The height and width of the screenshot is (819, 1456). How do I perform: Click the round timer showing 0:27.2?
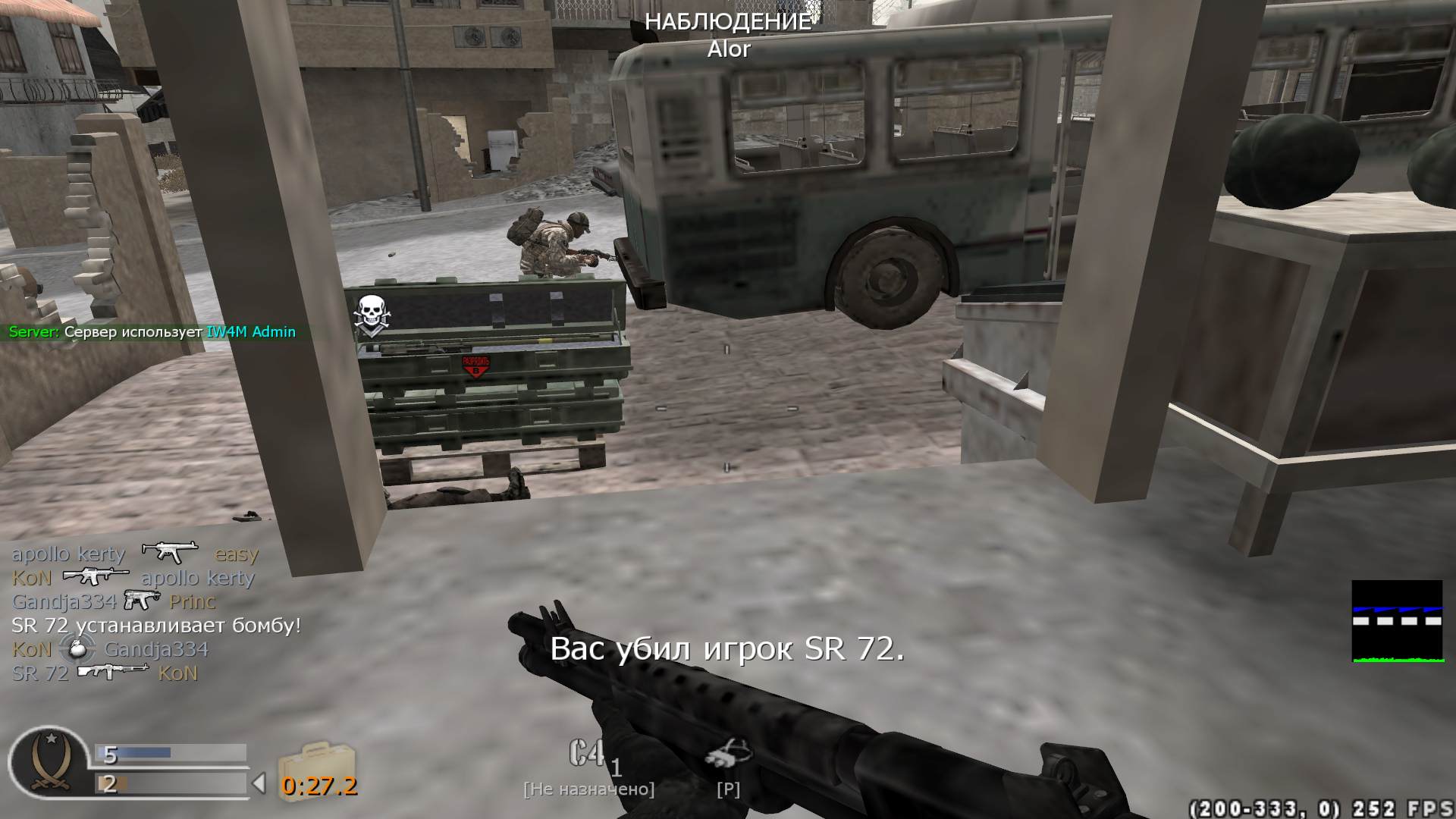[322, 786]
